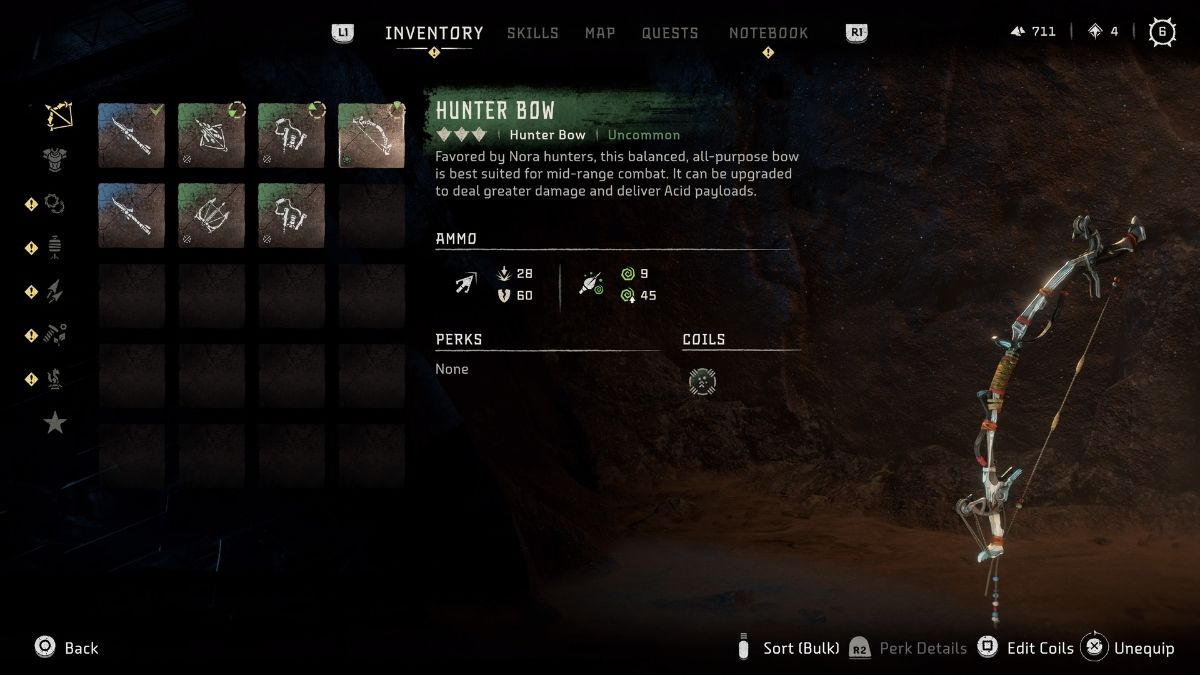
Task: Open the outfits category with the armor icon
Action: coord(55,158)
